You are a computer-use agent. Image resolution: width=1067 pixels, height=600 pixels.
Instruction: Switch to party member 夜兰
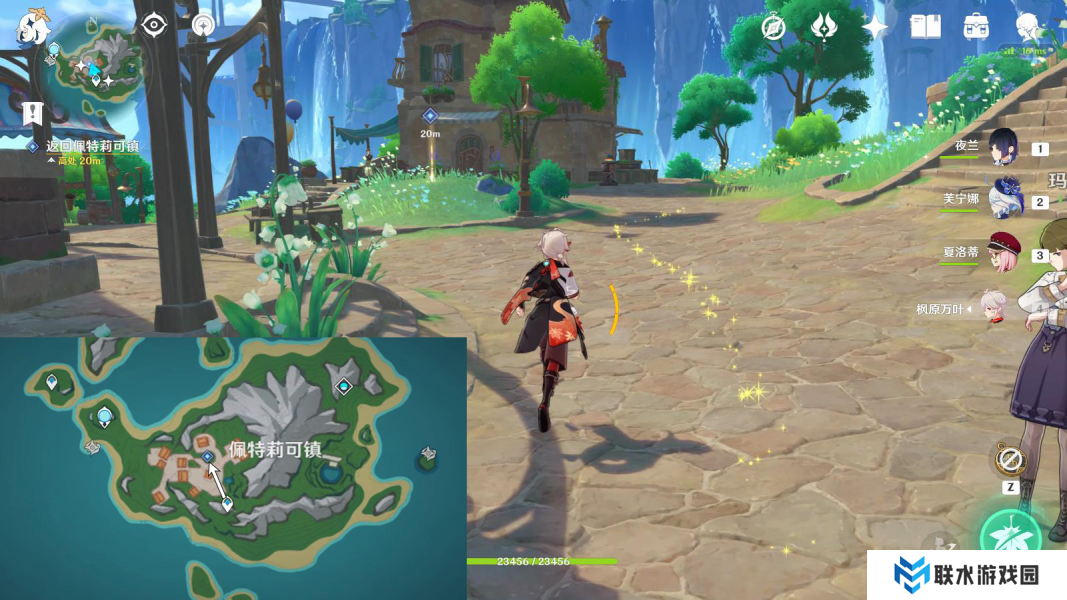[x=1003, y=147]
